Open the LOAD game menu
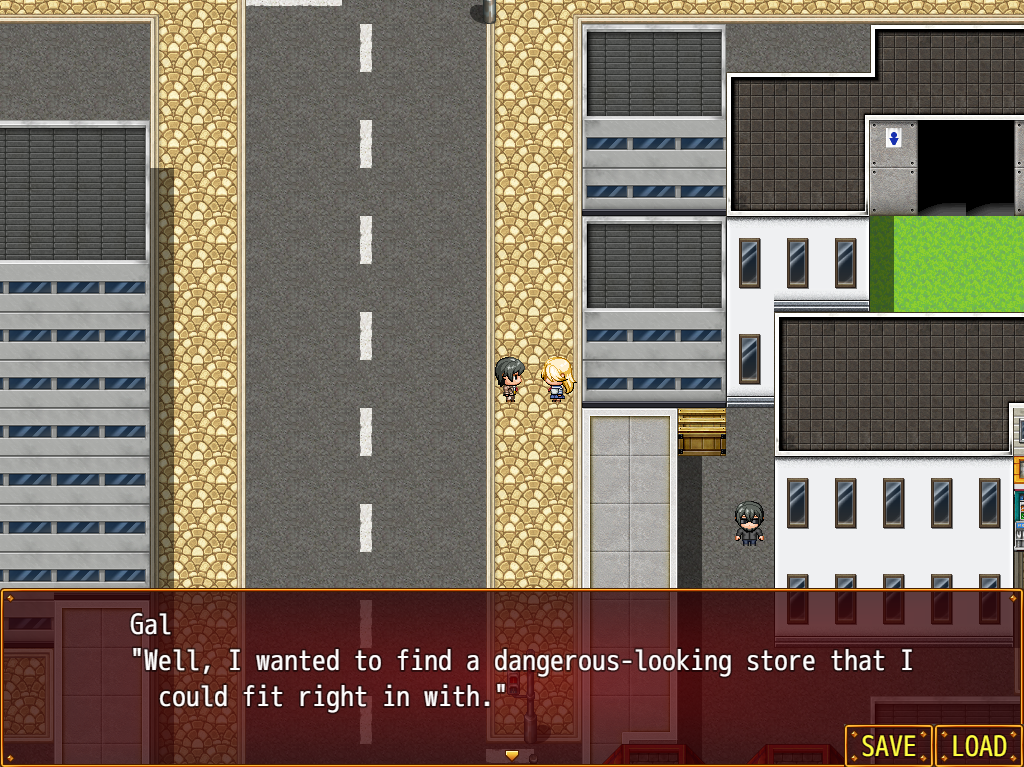The image size is (1024, 767). 978,746
